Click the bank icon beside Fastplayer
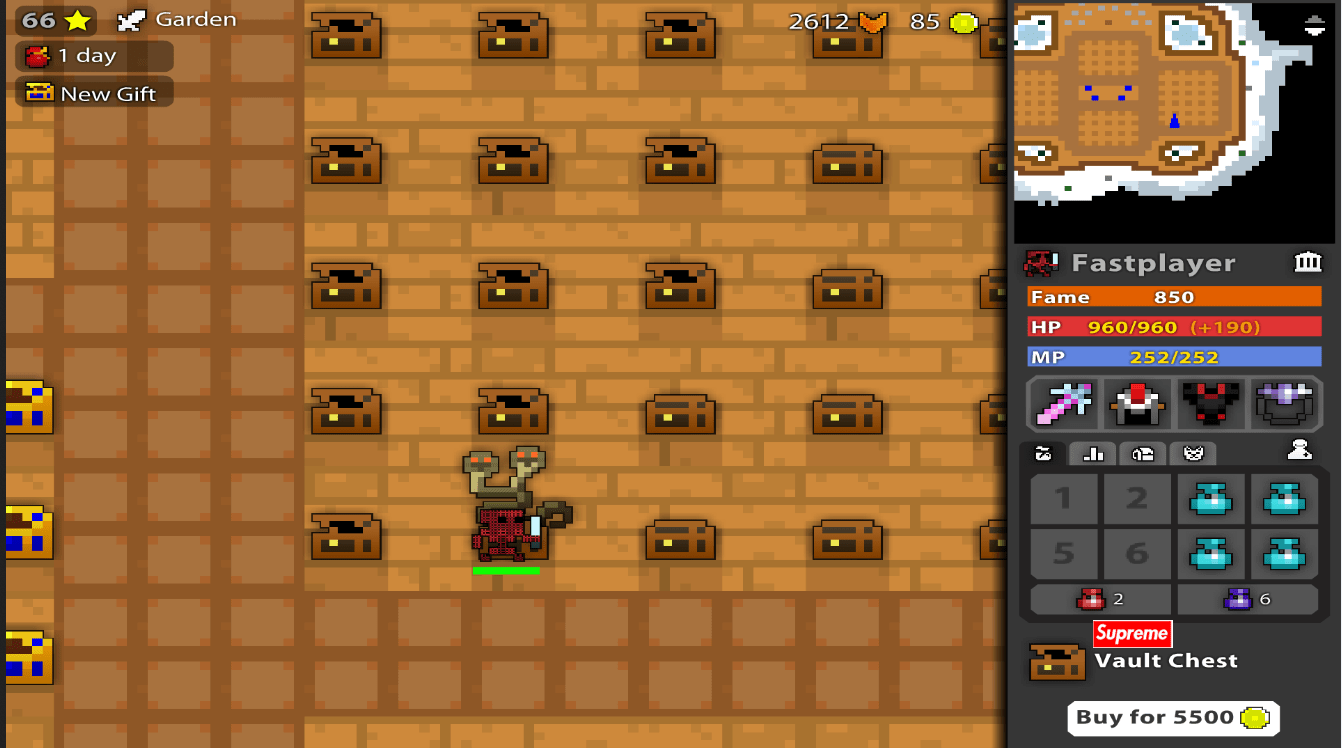1342x748 pixels. point(1308,262)
